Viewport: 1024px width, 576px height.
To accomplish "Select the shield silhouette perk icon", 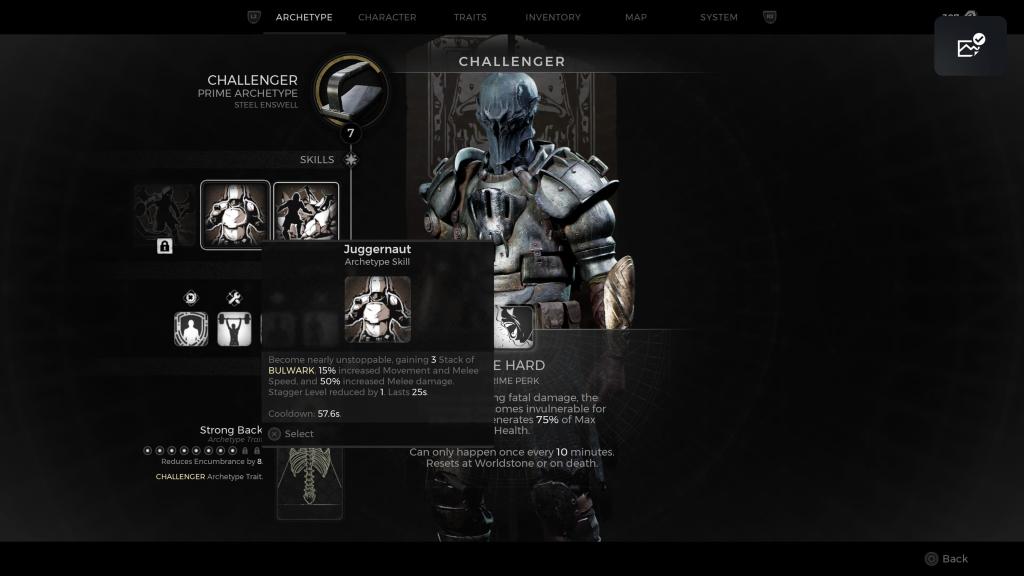I will (191, 328).
